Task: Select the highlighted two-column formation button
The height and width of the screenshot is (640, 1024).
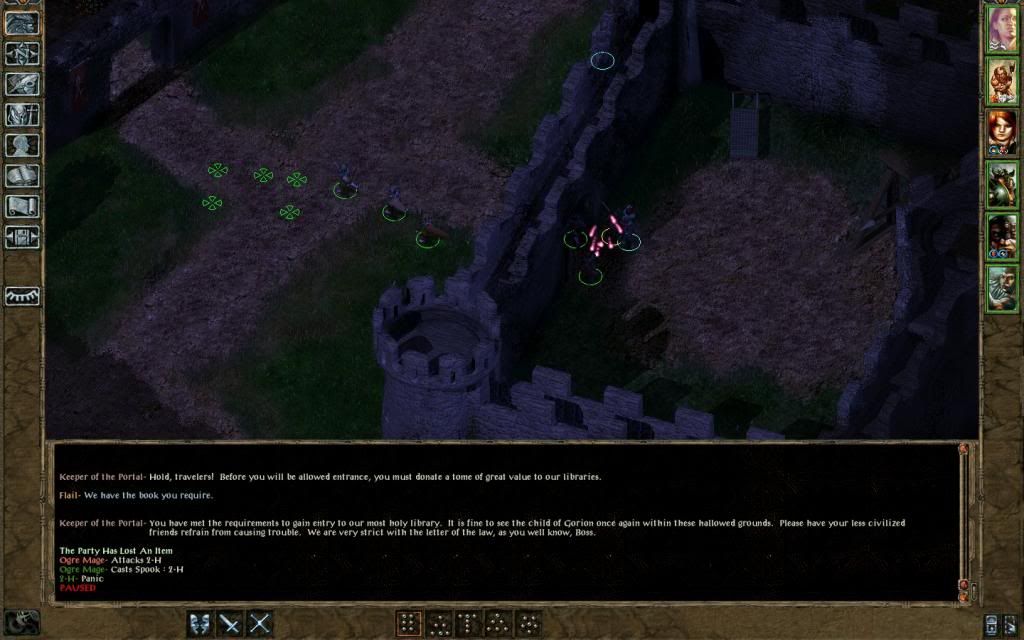Action: (409, 623)
